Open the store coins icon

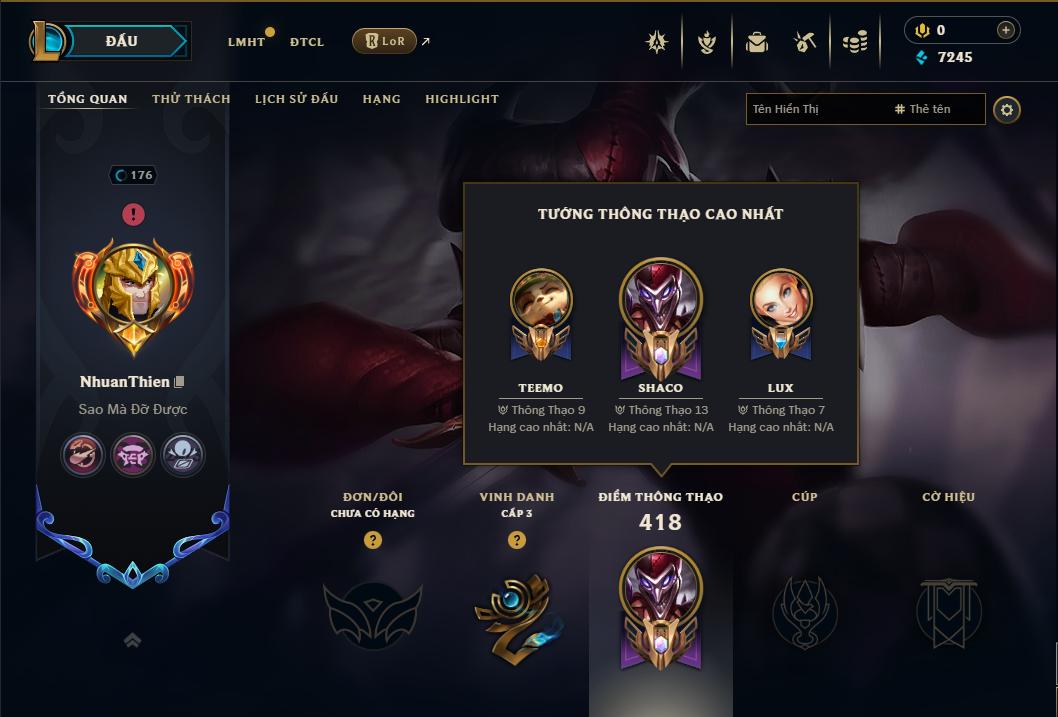pos(854,42)
